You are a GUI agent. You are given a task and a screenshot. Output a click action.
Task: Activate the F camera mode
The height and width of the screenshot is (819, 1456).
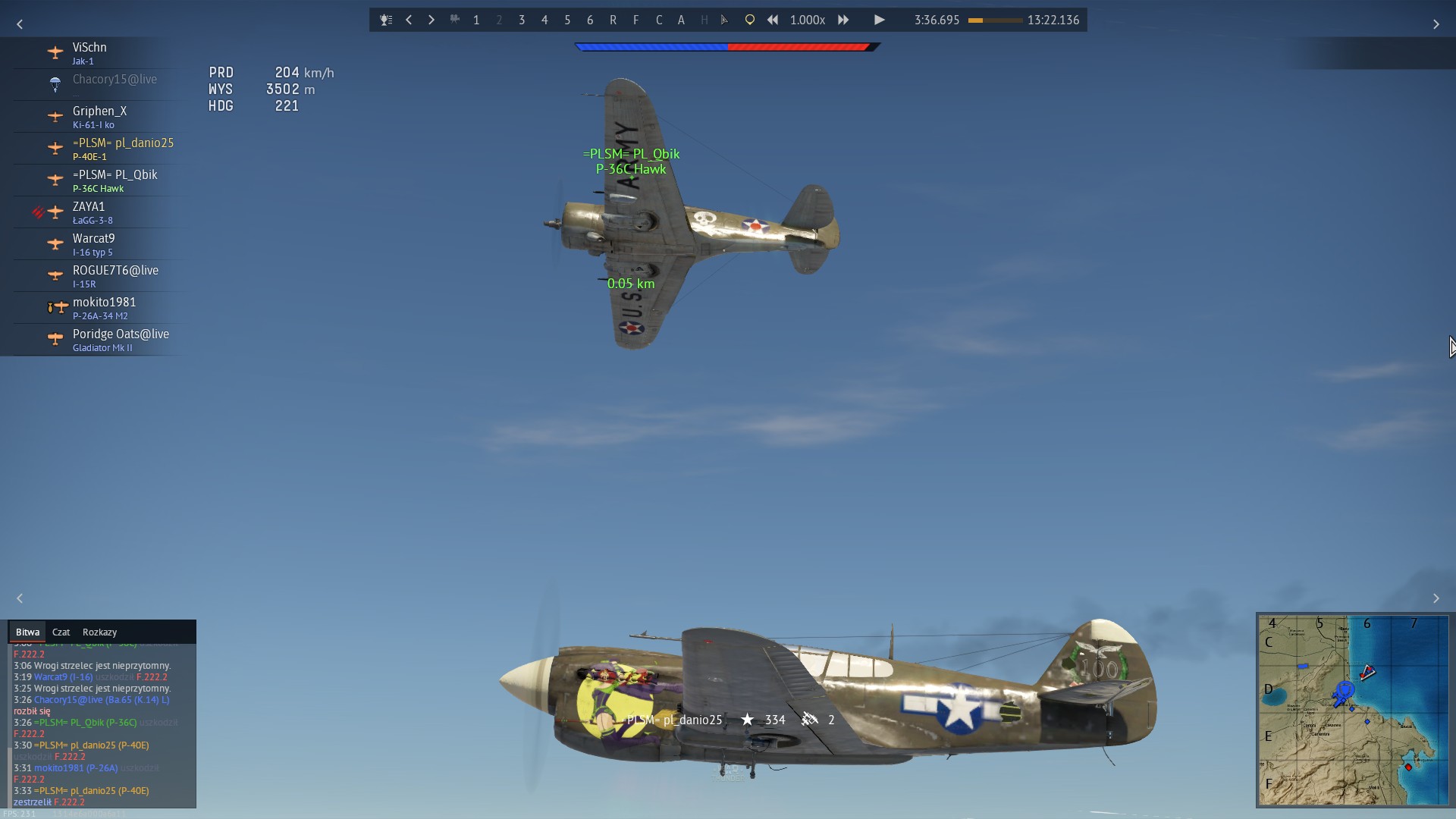pos(635,20)
